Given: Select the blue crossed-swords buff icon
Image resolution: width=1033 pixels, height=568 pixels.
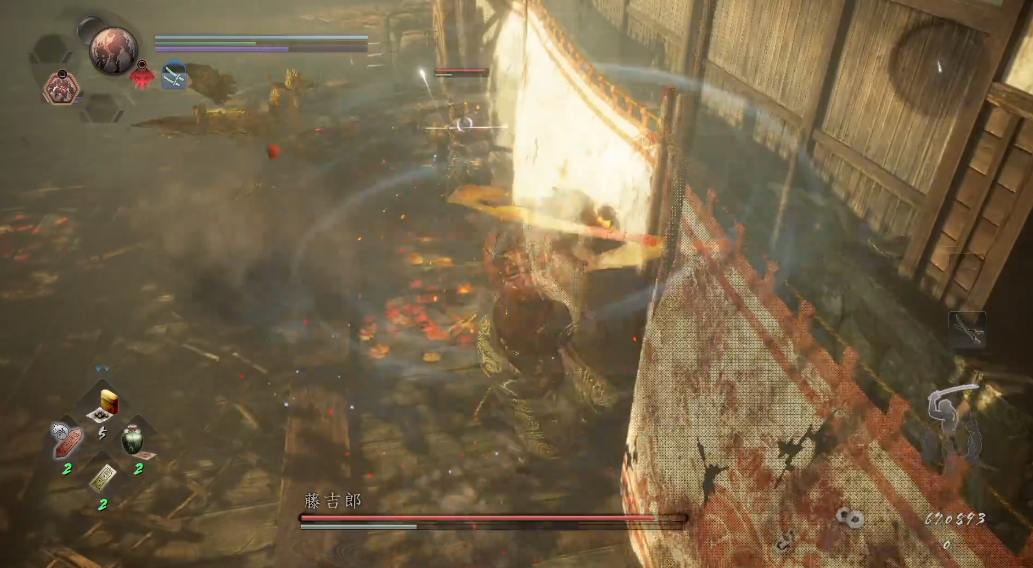Looking at the screenshot, I should pos(174,75).
